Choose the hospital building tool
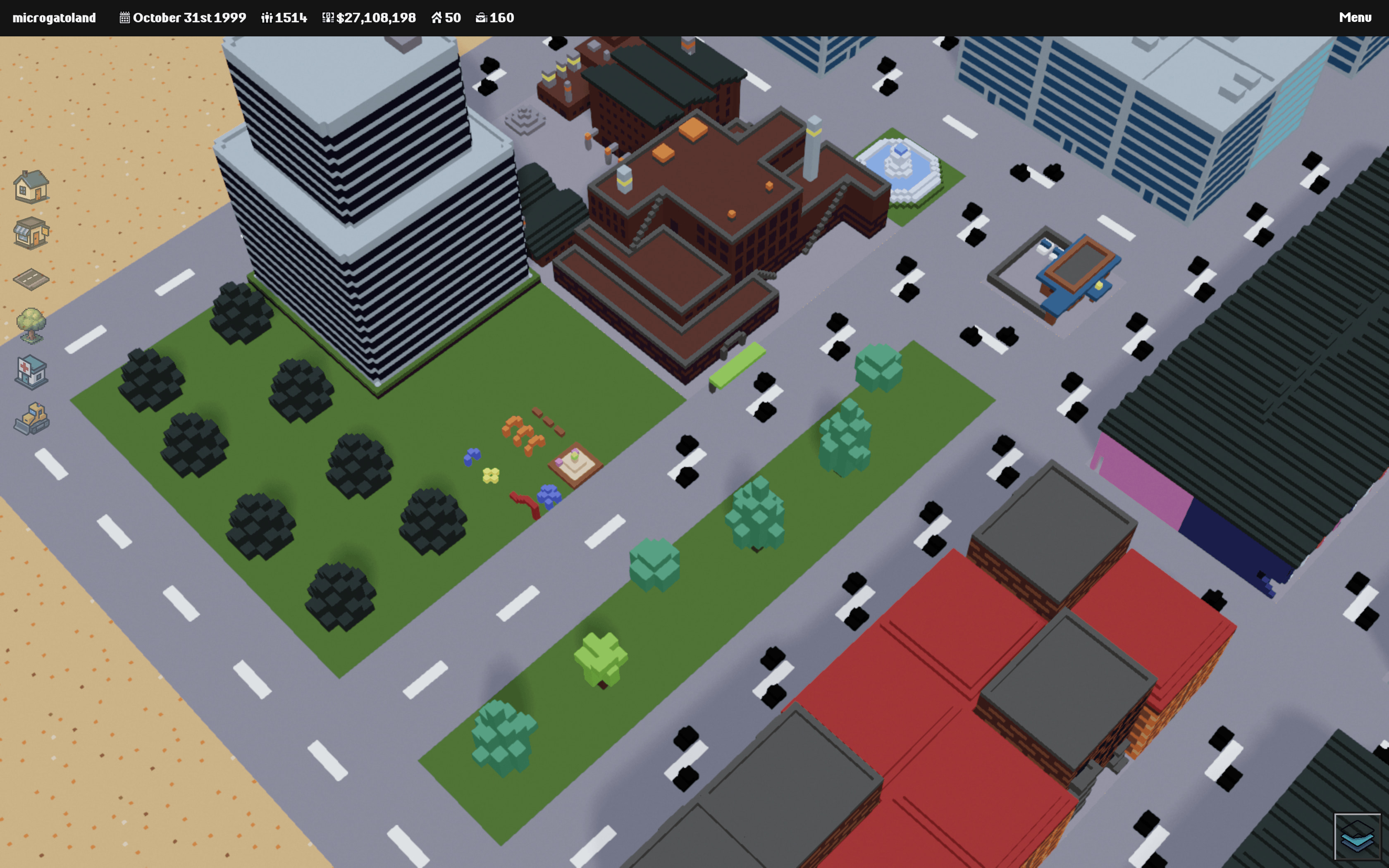Screen dimensions: 1389x868 pos(31,372)
